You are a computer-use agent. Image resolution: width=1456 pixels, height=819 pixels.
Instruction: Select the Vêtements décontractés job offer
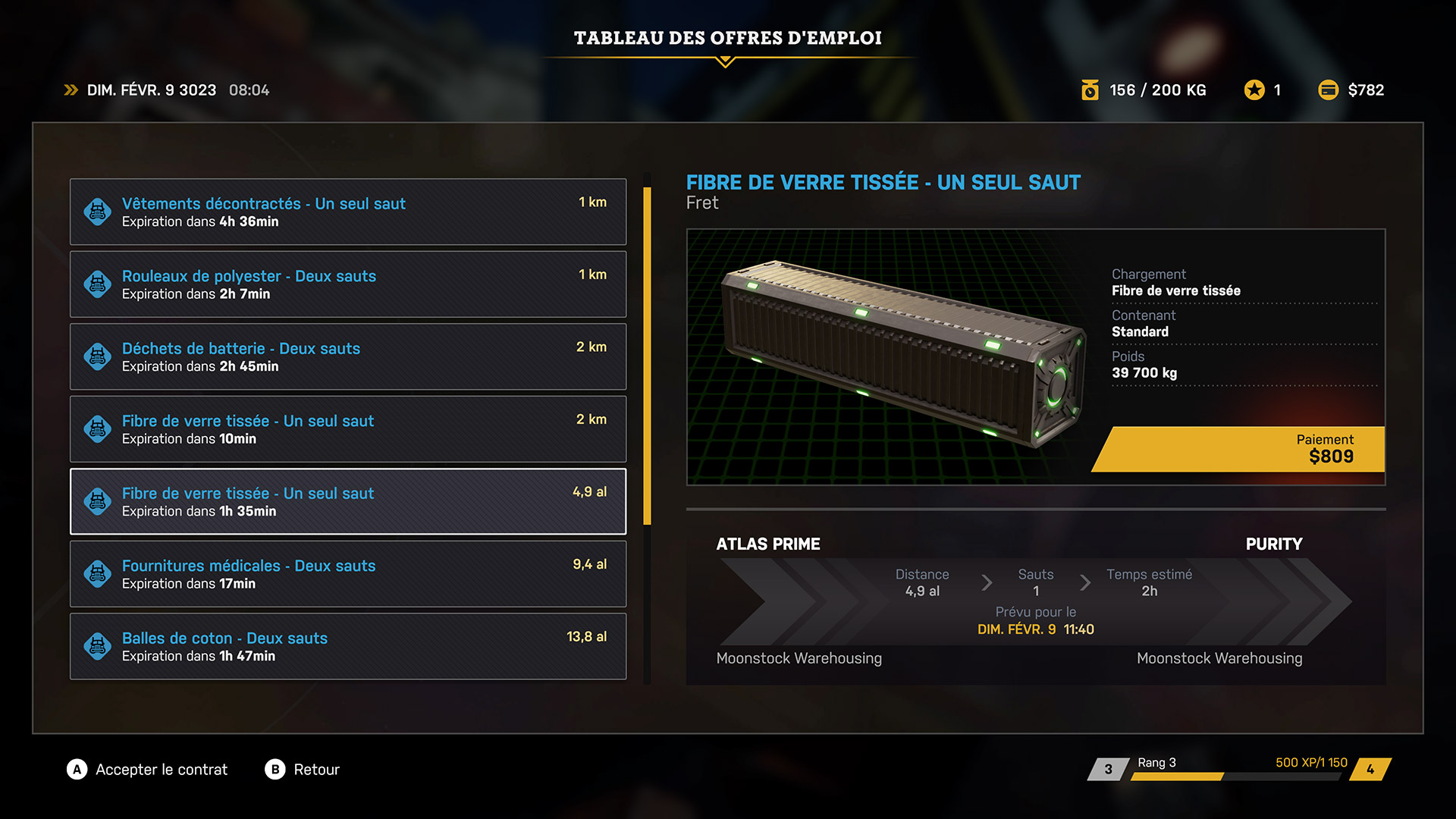(x=348, y=212)
